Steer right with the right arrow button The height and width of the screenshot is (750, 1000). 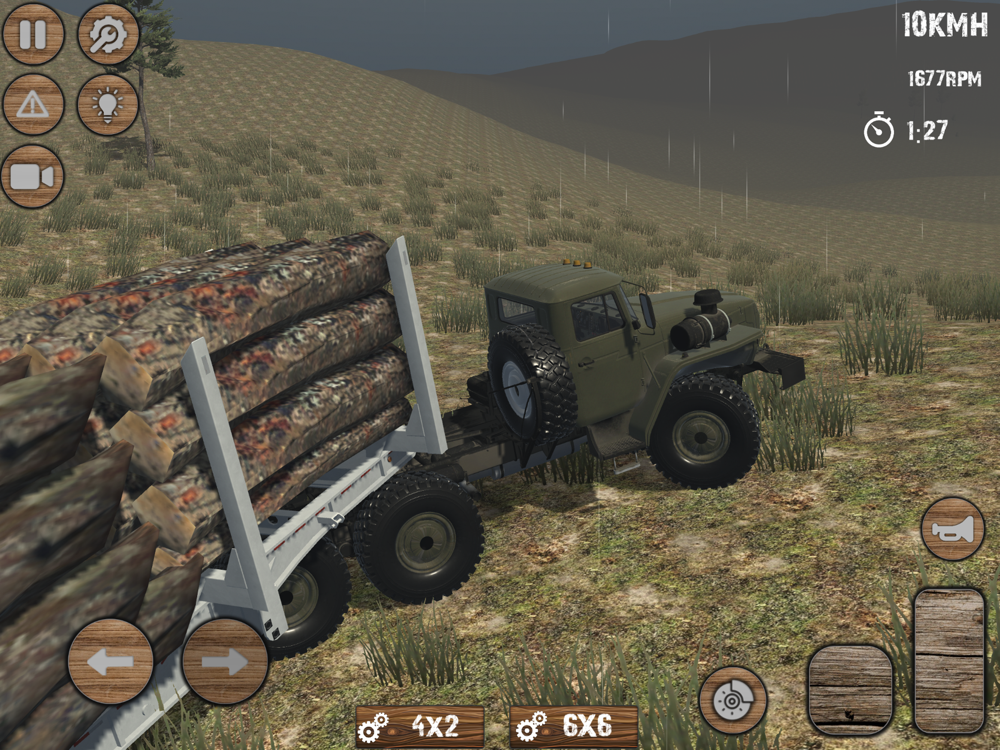[225, 661]
